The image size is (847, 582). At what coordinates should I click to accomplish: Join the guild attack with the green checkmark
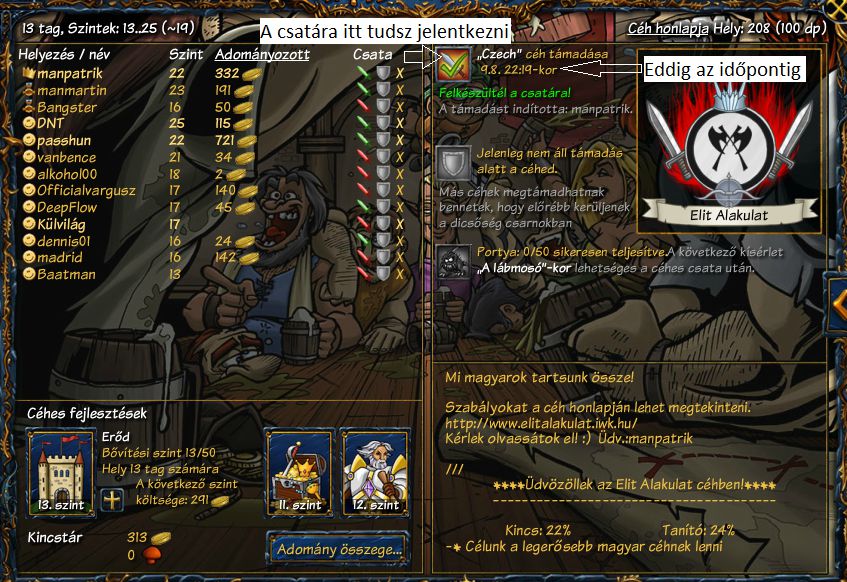[x=453, y=65]
